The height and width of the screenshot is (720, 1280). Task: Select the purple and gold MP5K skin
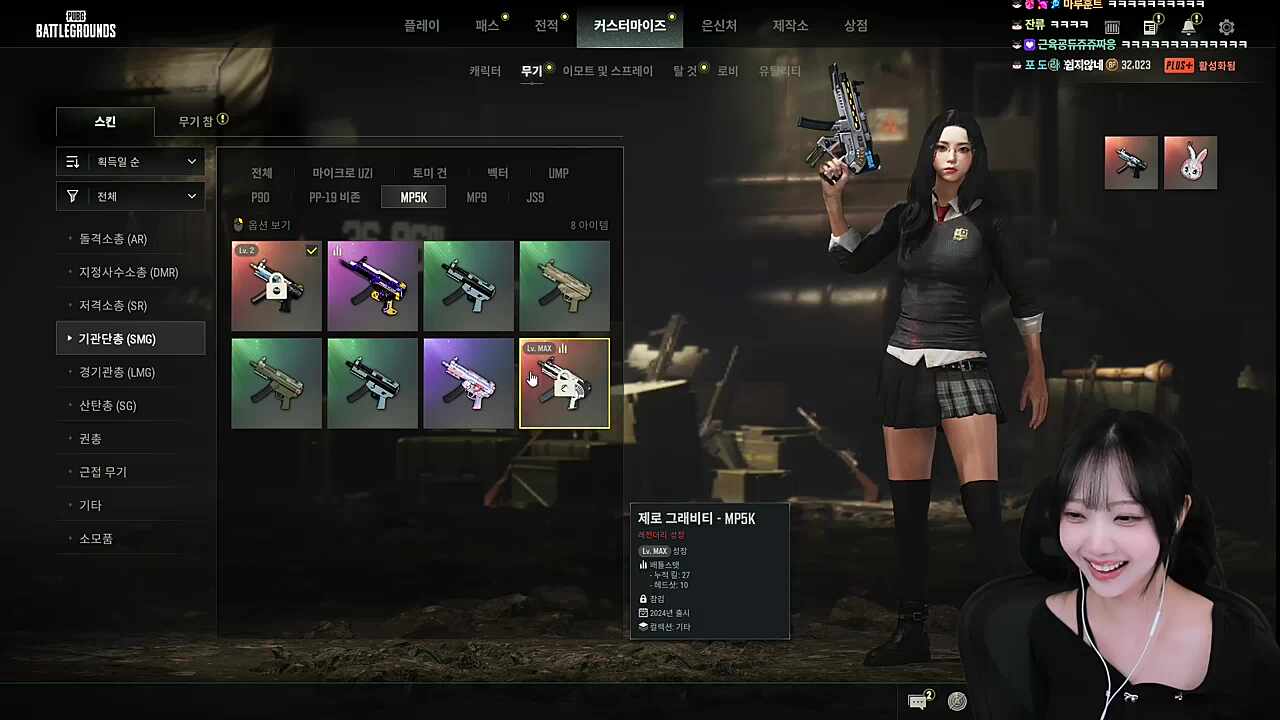point(372,286)
